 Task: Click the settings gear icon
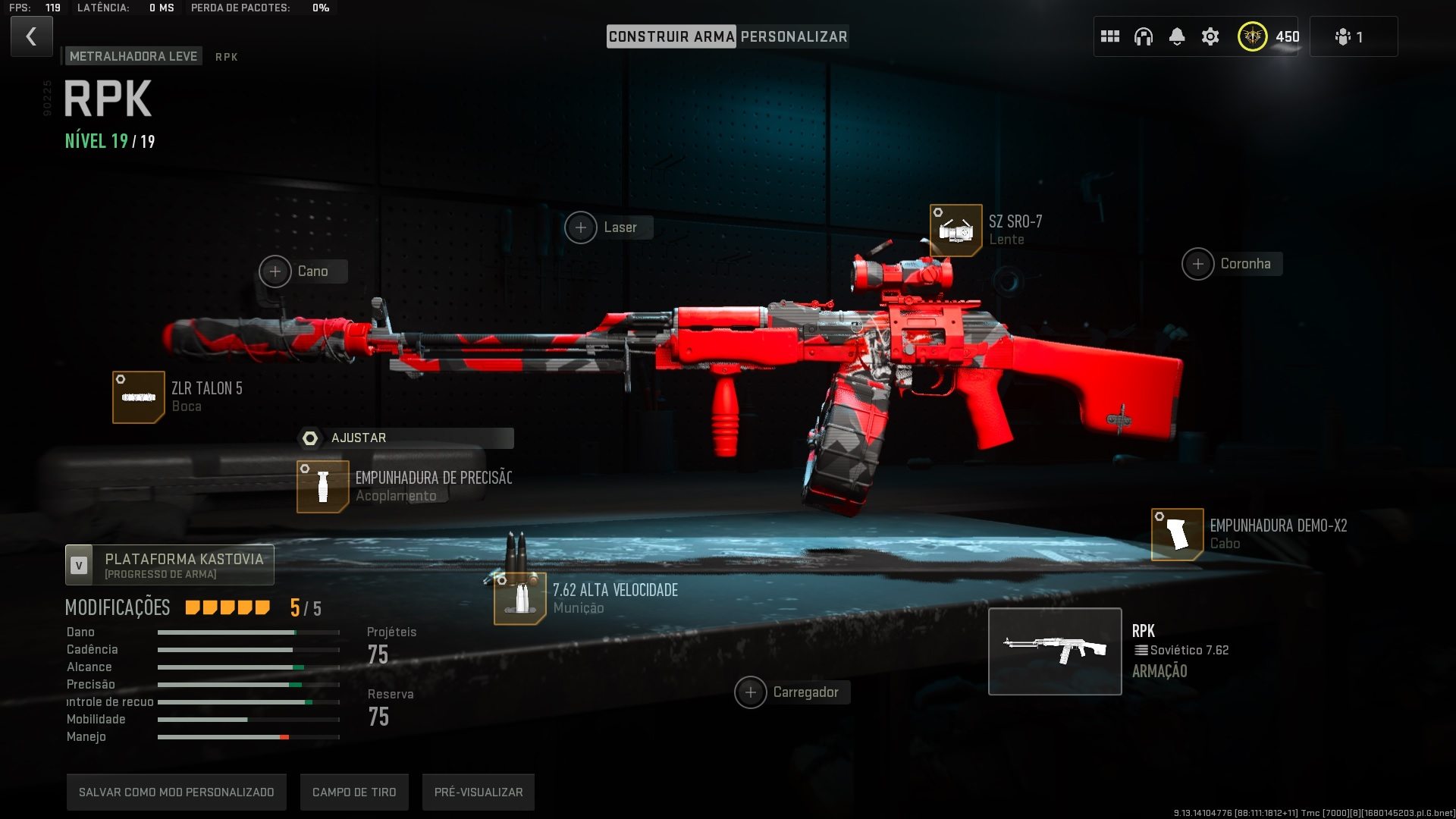click(1210, 36)
